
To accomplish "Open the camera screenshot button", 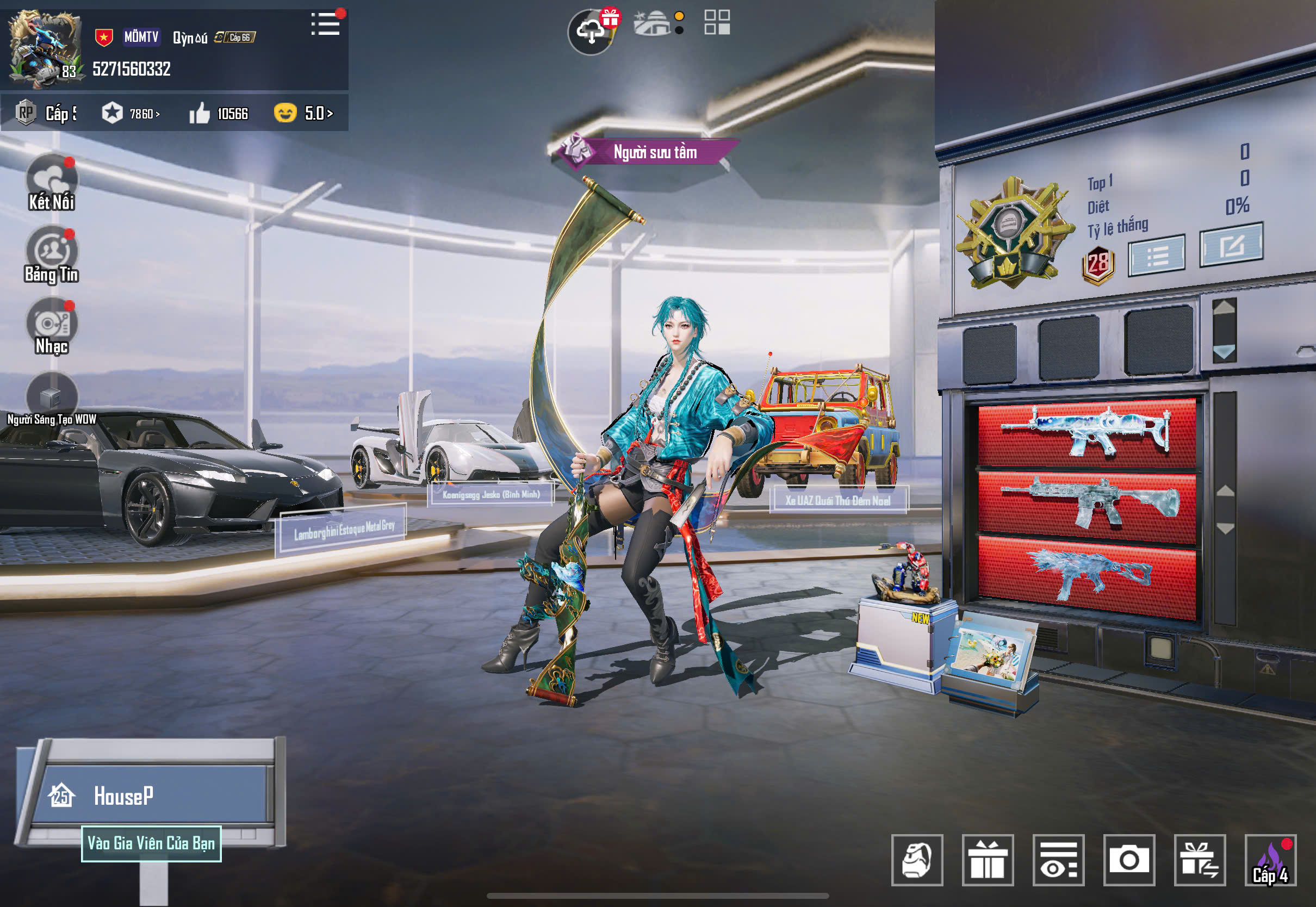I will (x=1128, y=860).
